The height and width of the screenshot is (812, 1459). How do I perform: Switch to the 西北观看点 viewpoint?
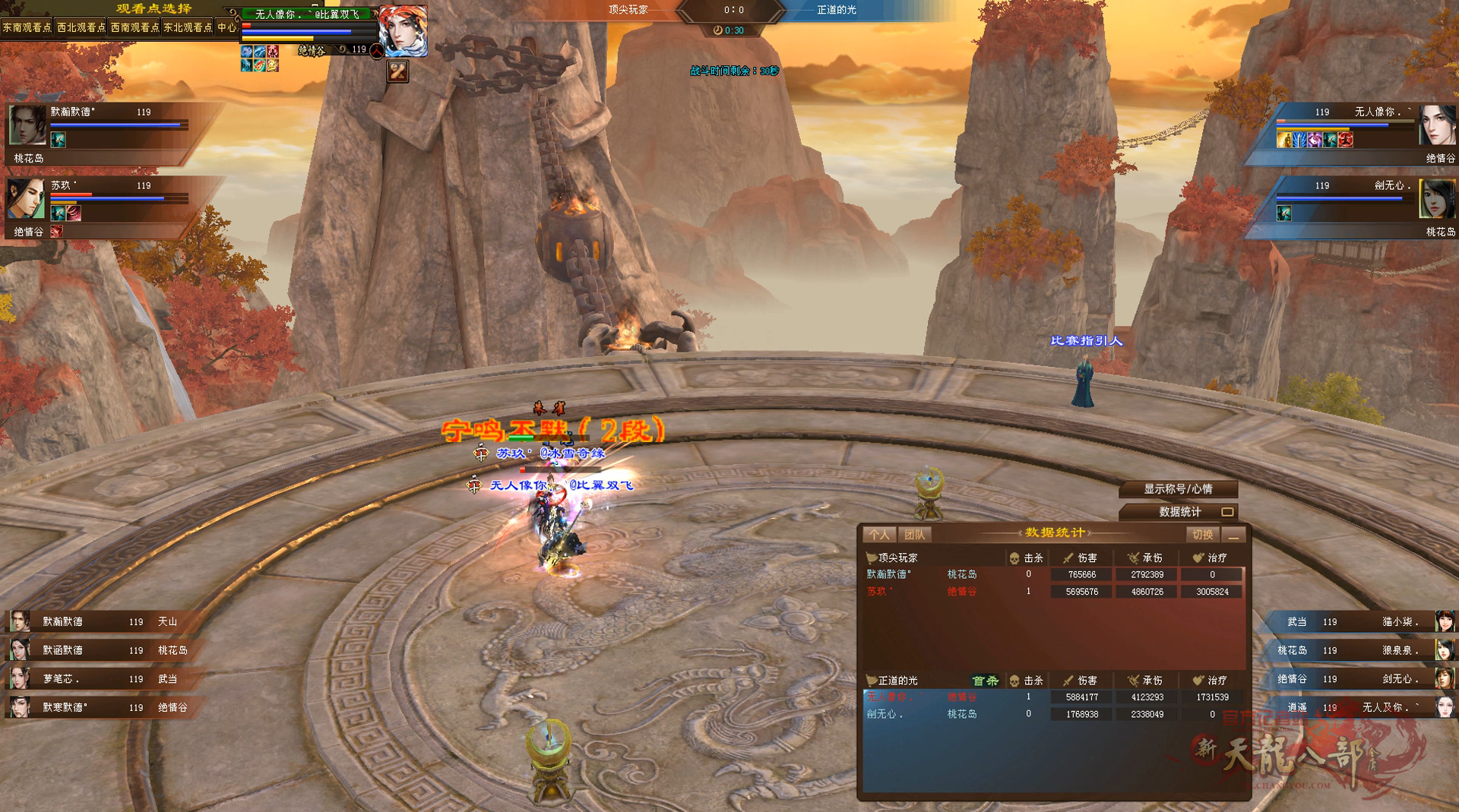[x=81, y=27]
